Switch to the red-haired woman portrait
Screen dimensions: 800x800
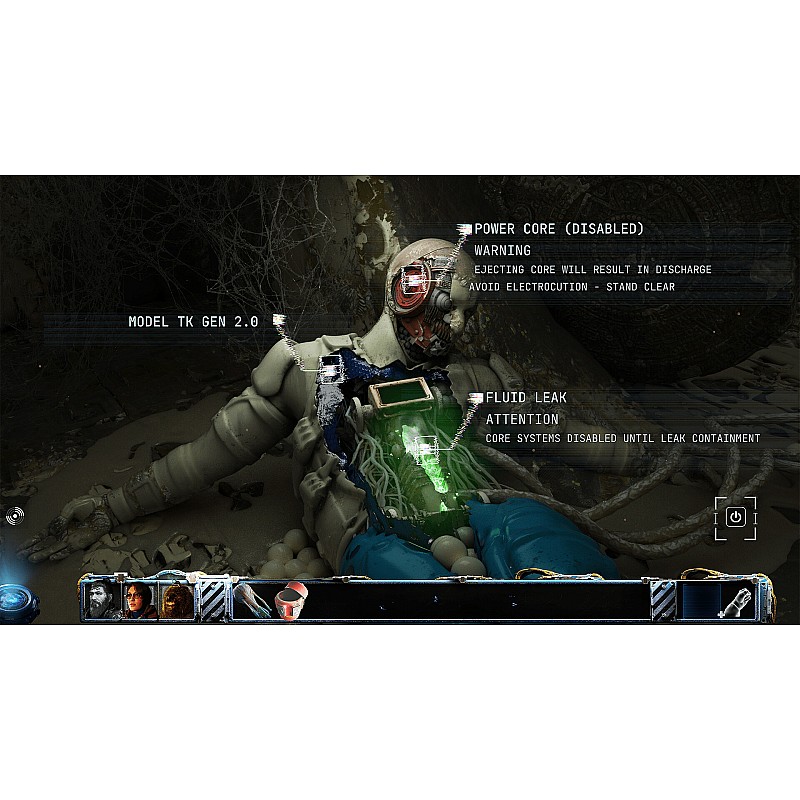point(139,601)
